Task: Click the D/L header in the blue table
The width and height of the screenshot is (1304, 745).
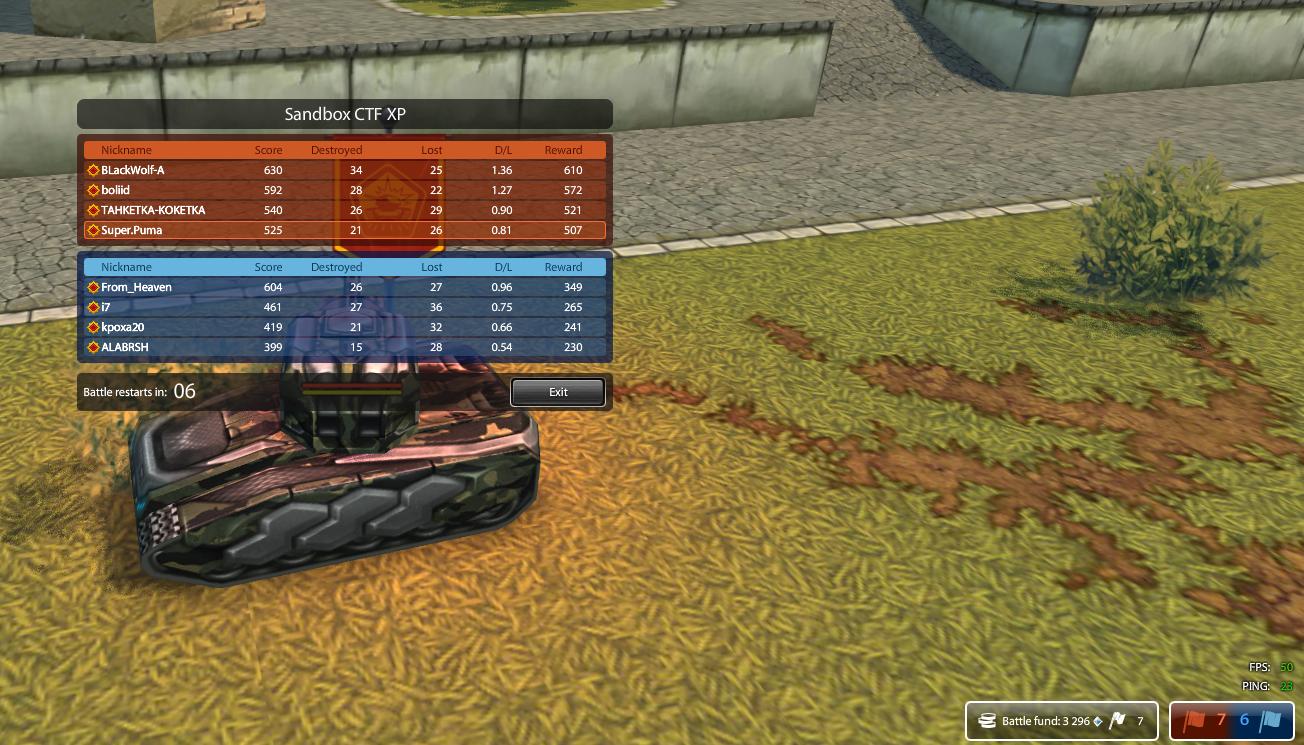Action: click(501, 267)
